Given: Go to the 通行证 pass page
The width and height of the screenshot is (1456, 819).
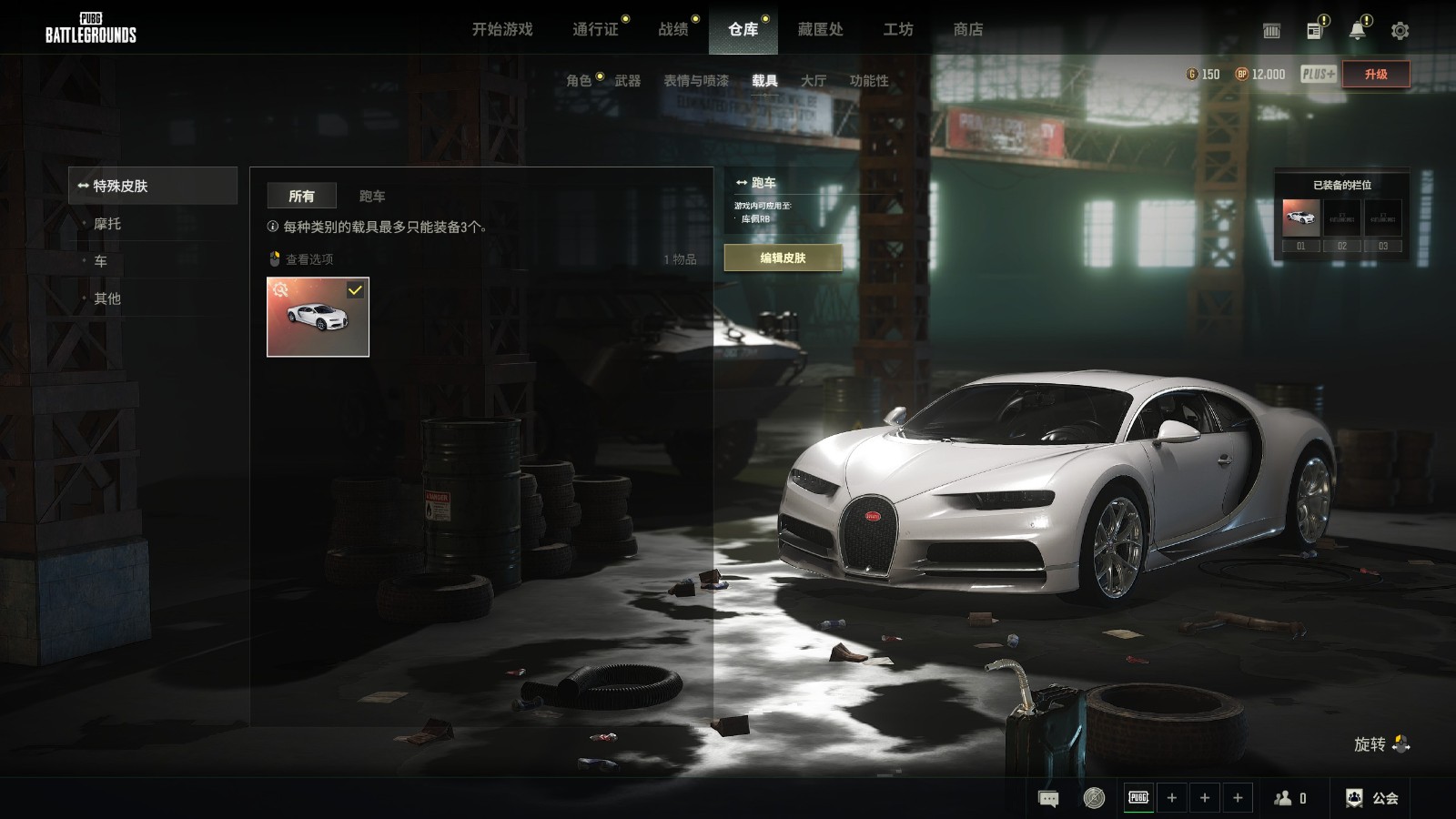Looking at the screenshot, I should (595, 29).
